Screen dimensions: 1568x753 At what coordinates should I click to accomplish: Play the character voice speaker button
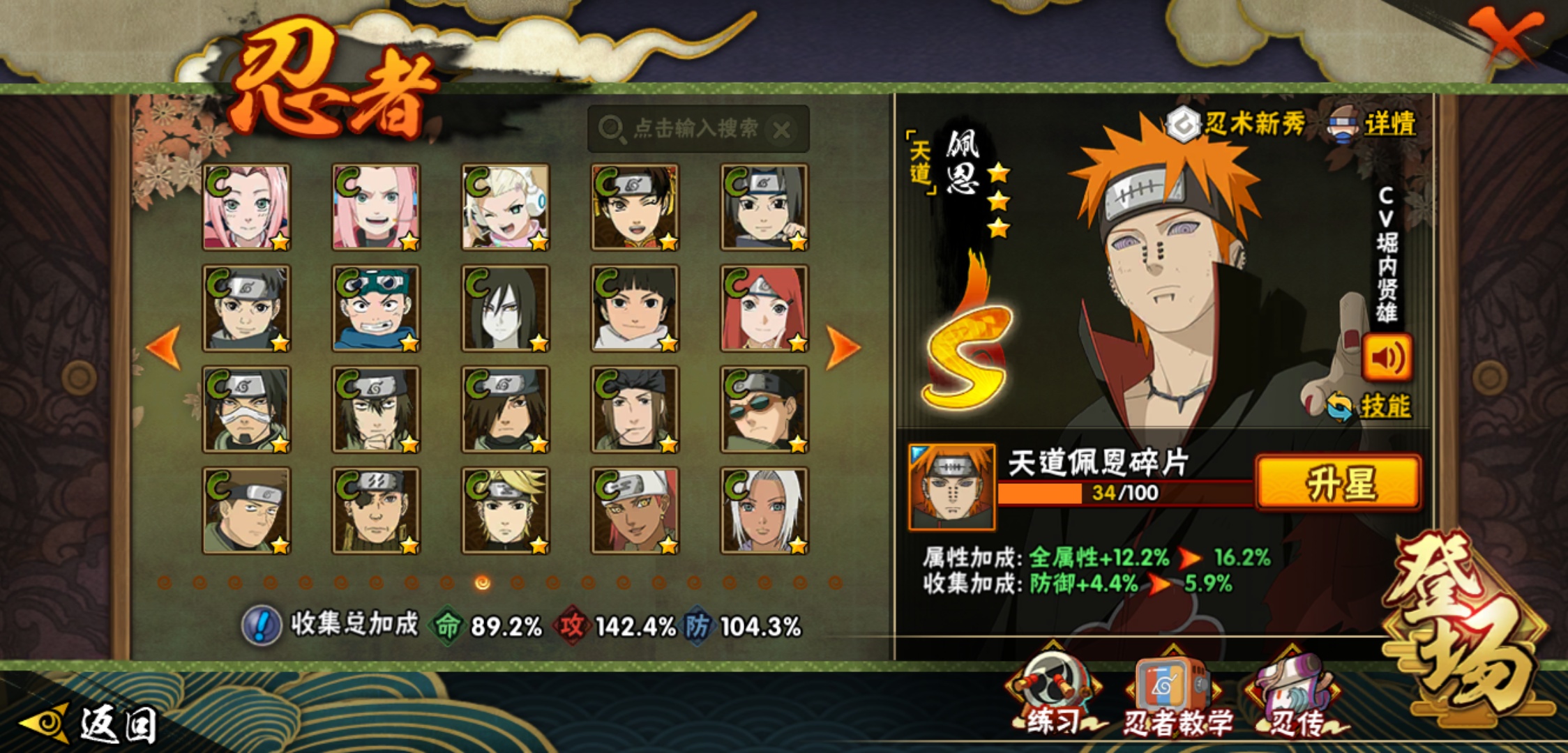[1387, 358]
